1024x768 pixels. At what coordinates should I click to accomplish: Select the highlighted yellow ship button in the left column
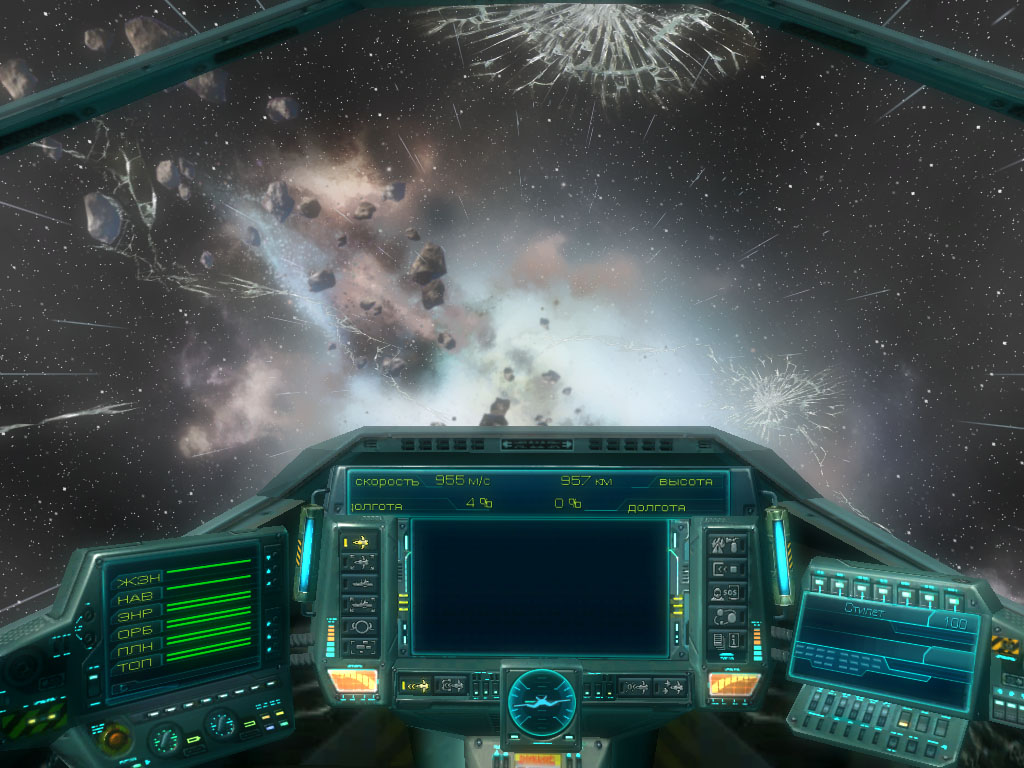pyautogui.click(x=359, y=542)
